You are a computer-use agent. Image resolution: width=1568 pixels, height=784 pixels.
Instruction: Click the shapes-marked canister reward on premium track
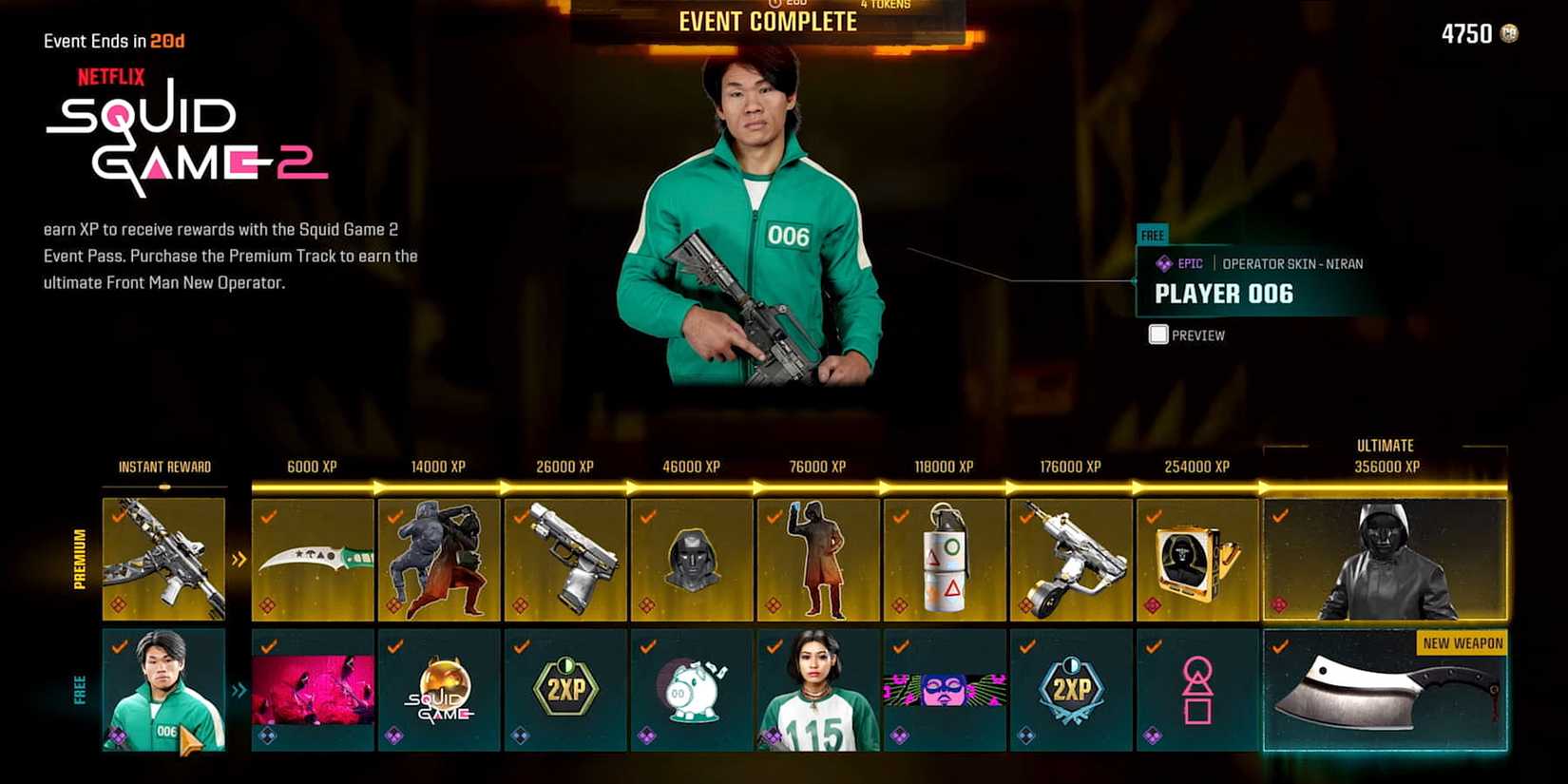tap(944, 561)
